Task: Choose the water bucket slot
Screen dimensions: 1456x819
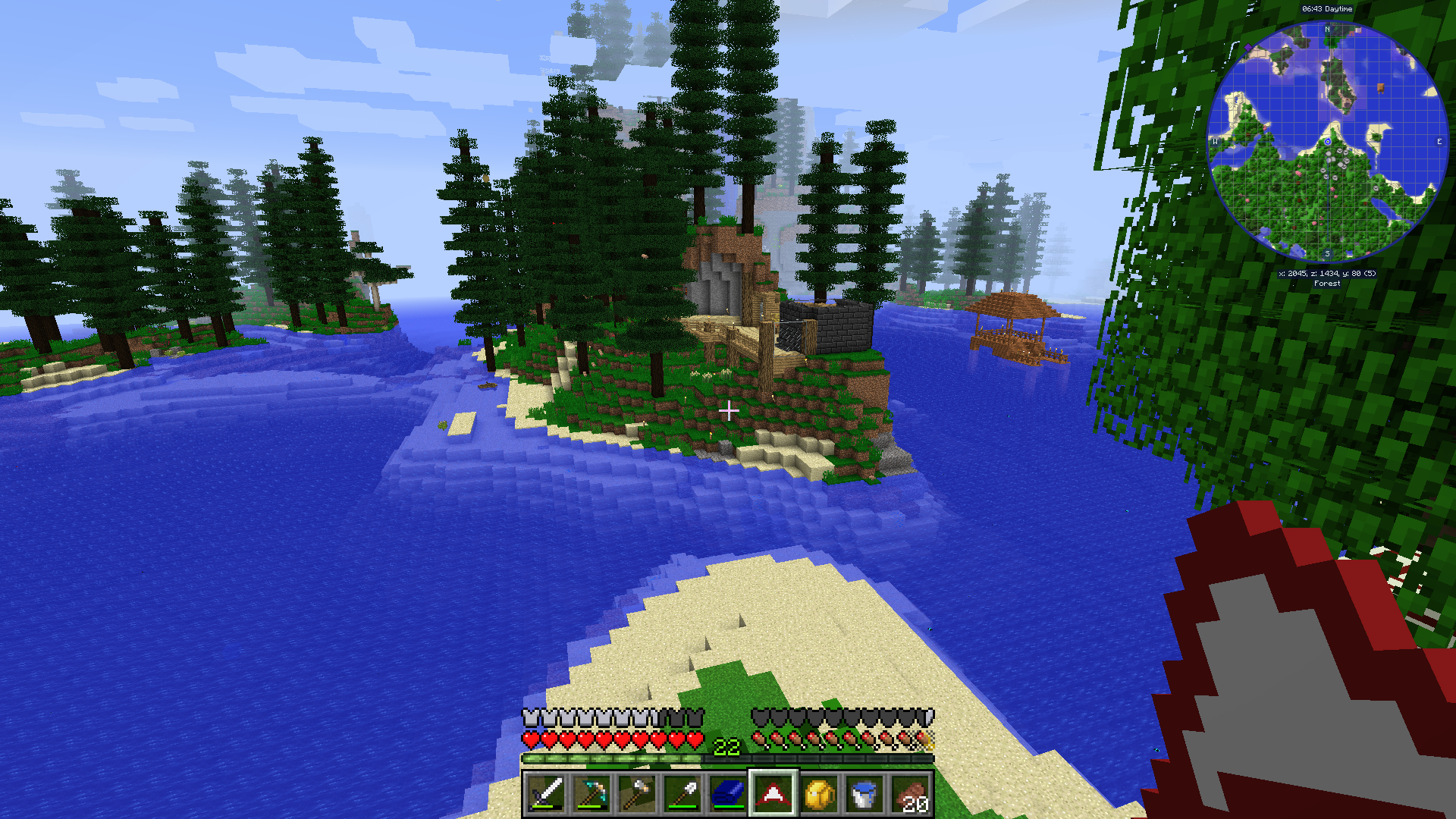Action: point(864,794)
